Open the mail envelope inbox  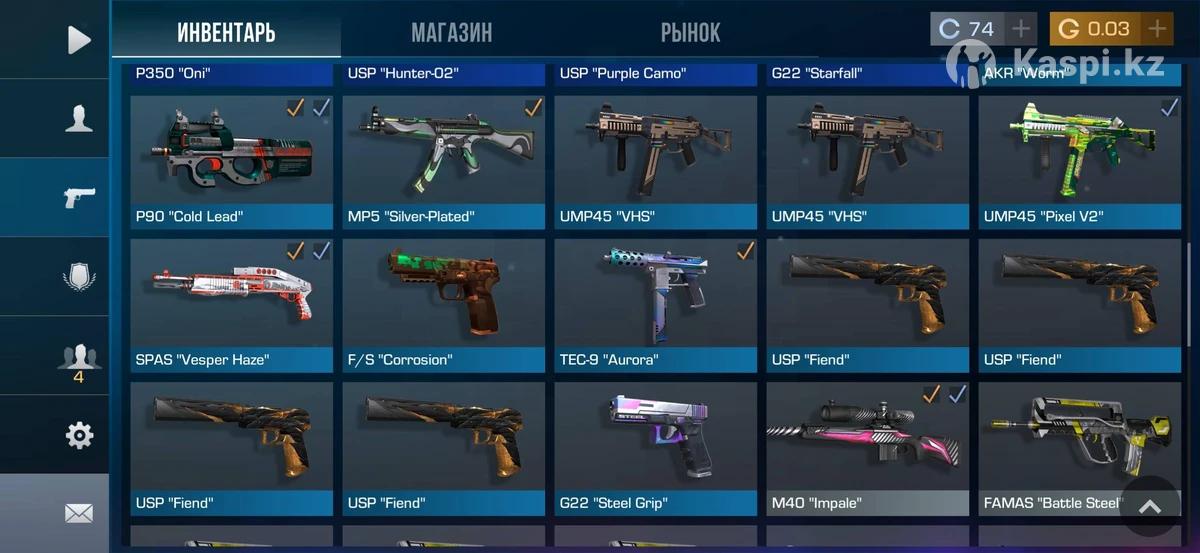[x=78, y=513]
